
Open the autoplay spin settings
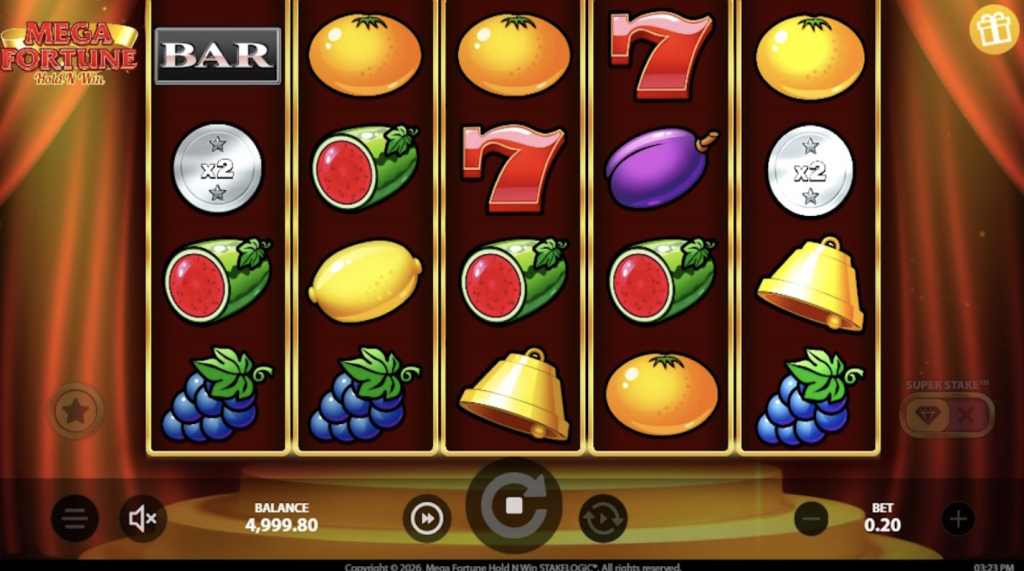[x=603, y=518]
